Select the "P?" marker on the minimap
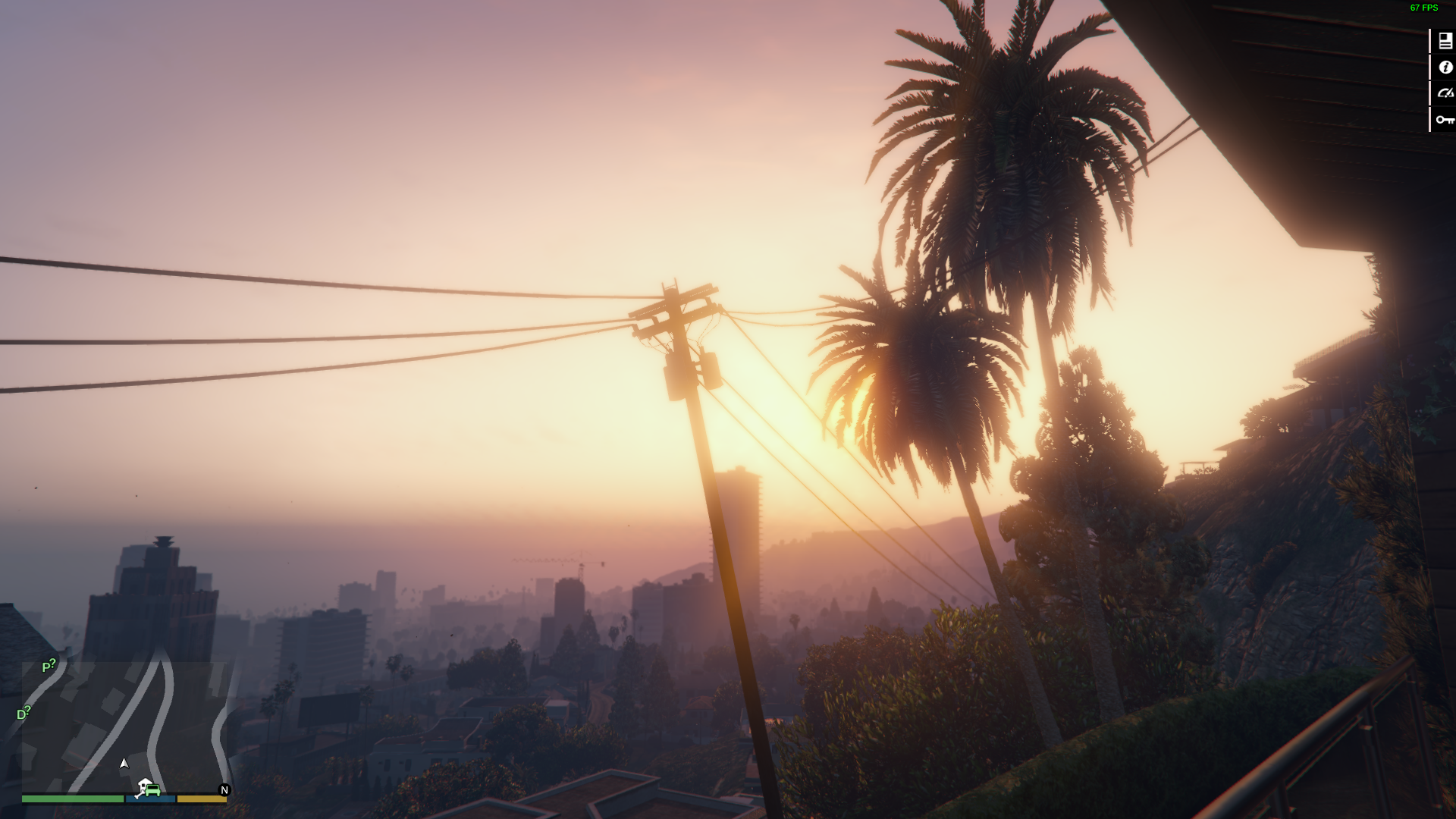 (49, 666)
